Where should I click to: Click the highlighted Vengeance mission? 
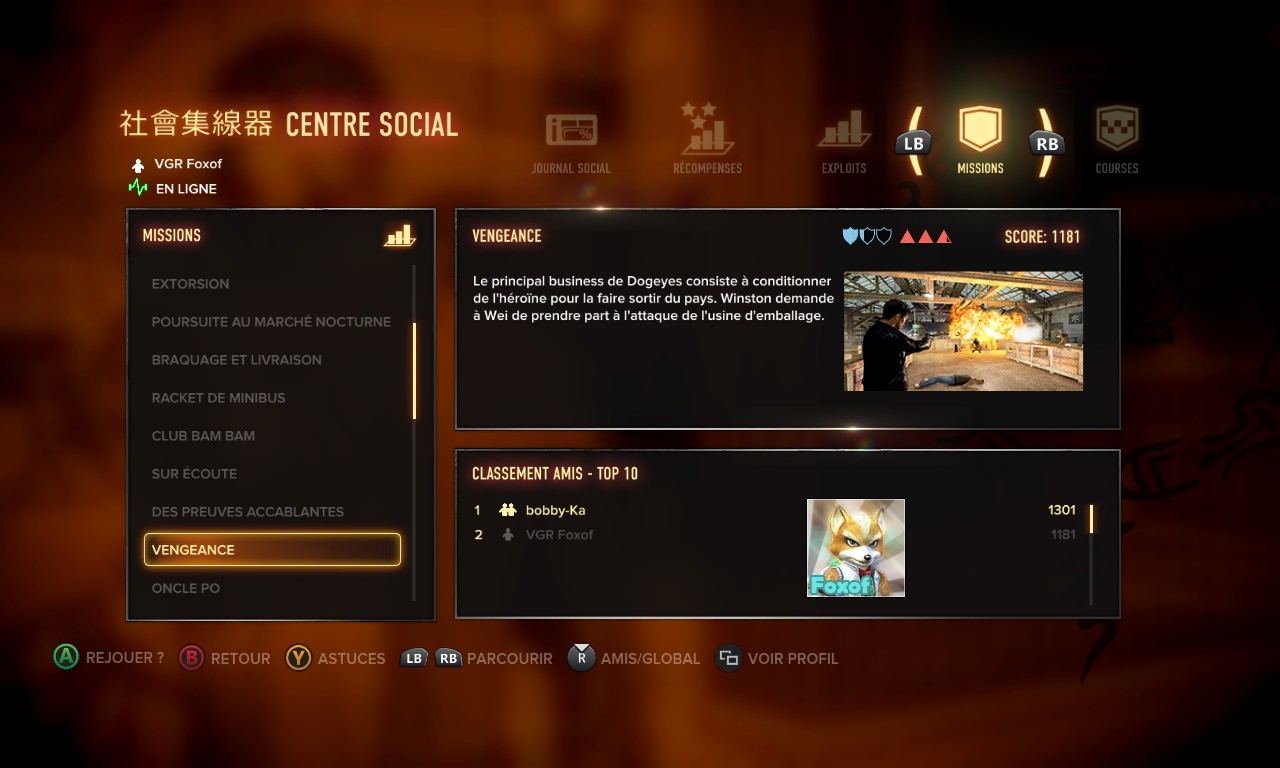coord(272,550)
